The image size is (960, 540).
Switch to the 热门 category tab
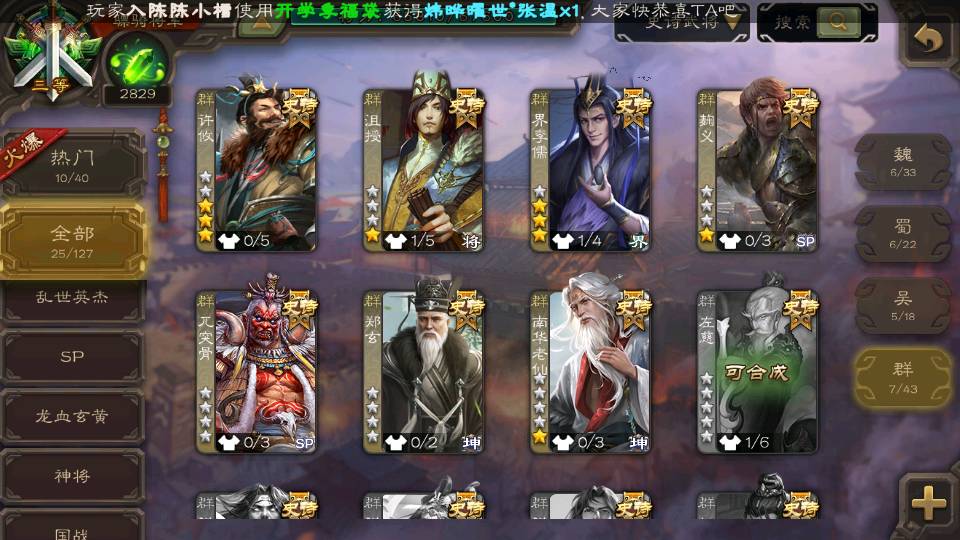pos(72,164)
